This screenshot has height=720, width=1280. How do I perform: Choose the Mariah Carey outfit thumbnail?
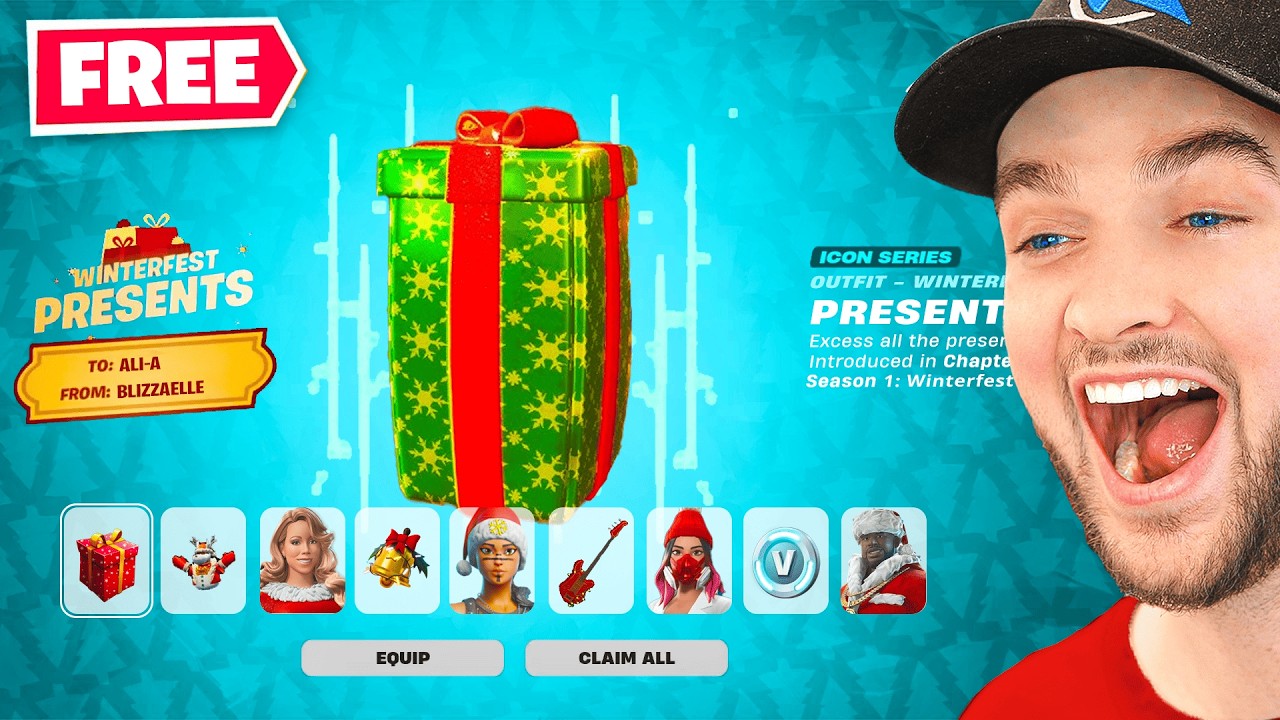[x=300, y=561]
